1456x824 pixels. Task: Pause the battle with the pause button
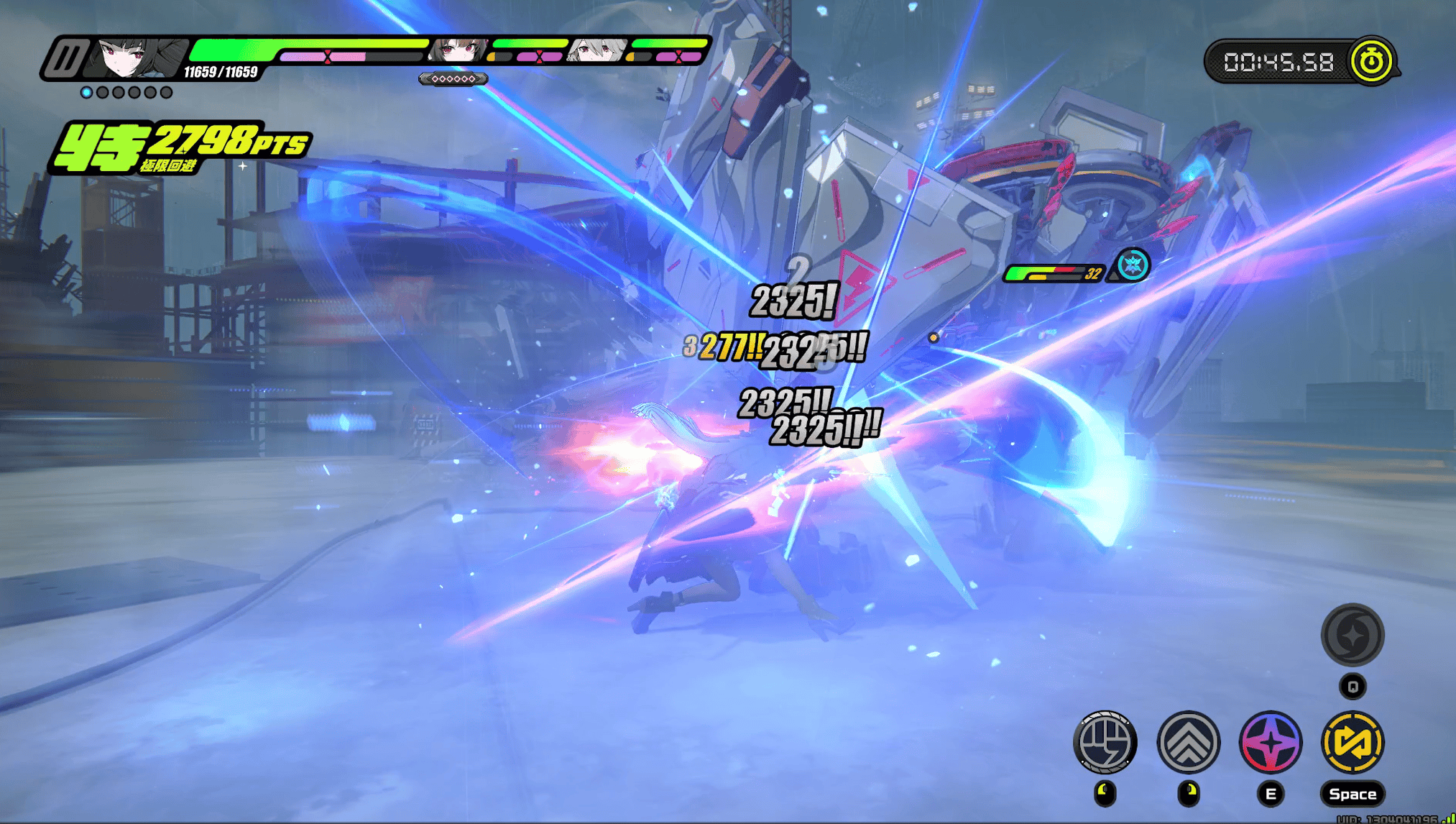pyautogui.click(x=65, y=58)
